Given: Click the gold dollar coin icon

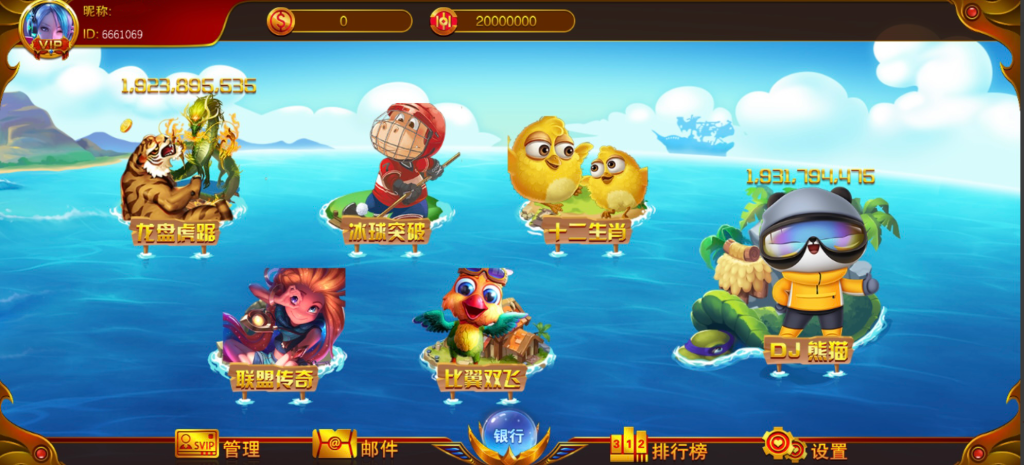Looking at the screenshot, I should coord(281,20).
